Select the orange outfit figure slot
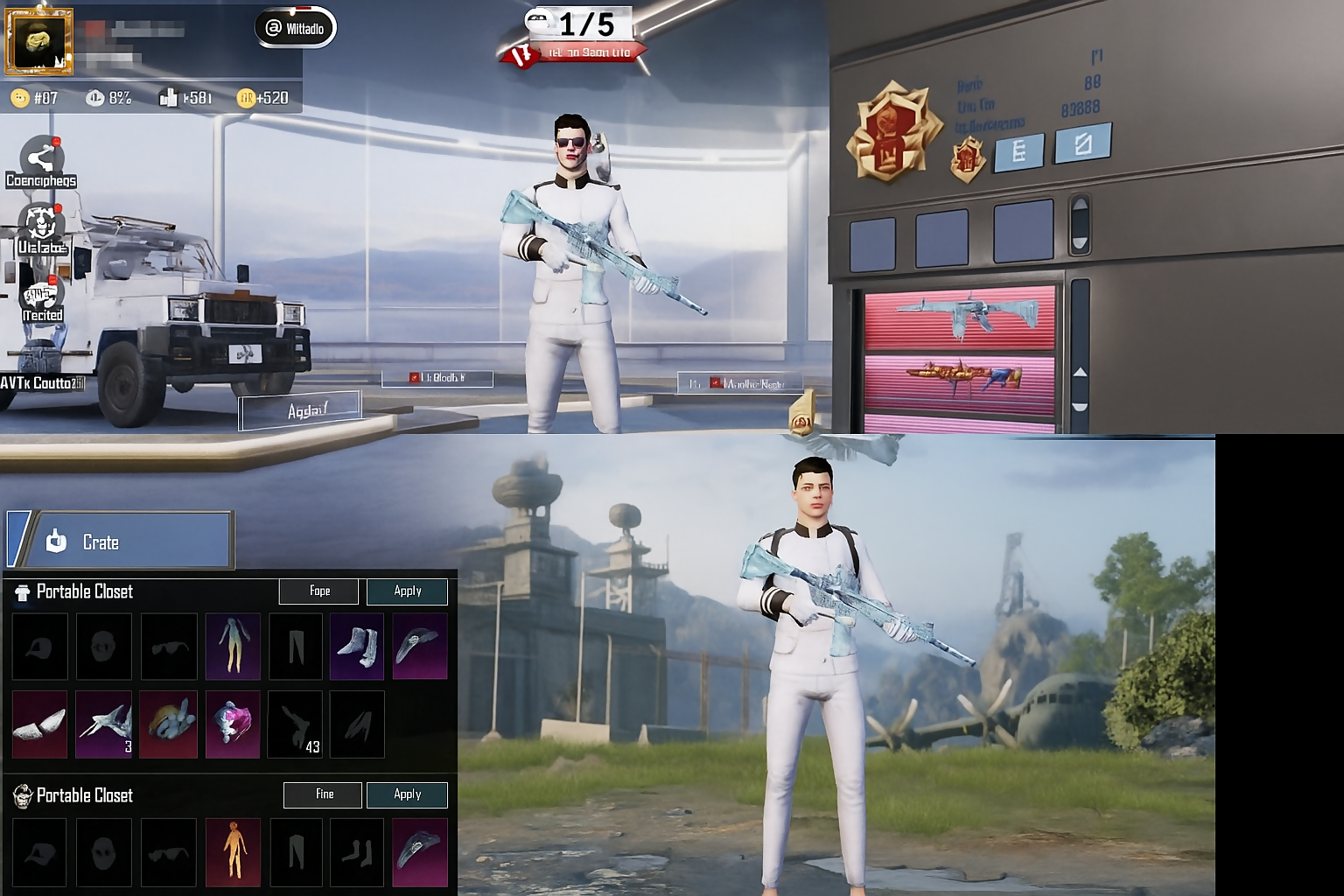Image resolution: width=1344 pixels, height=896 pixels. pyautogui.click(x=233, y=852)
